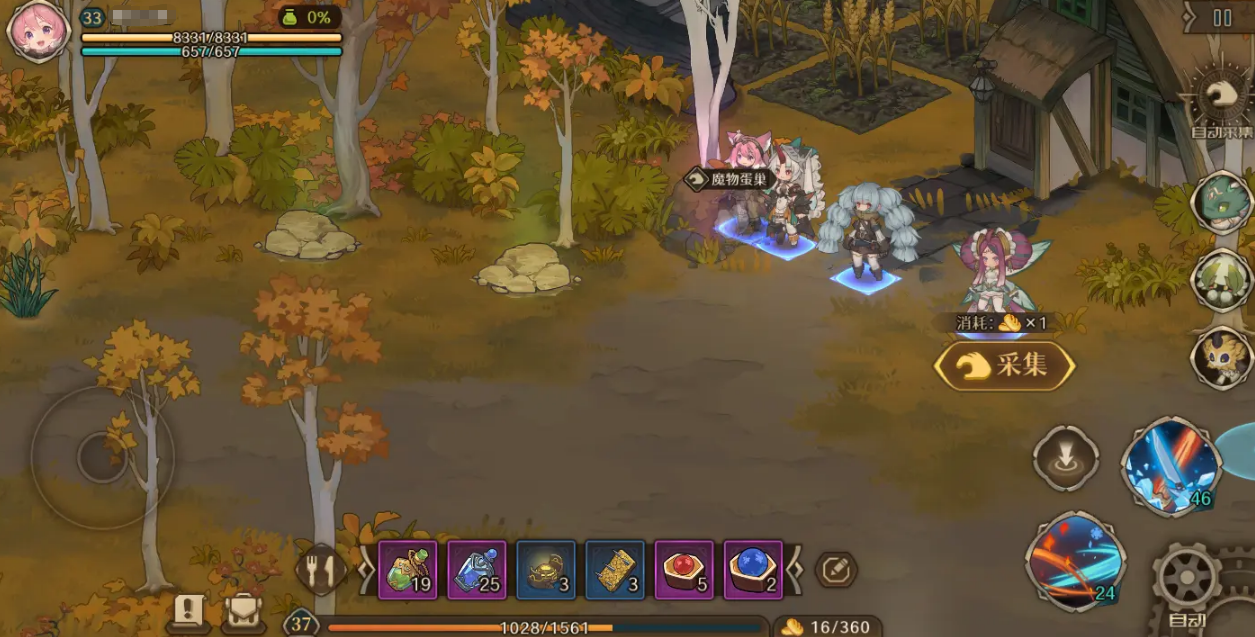This screenshot has width=1255, height=637.
Task: Tap the down-arrow action button
Action: tap(1066, 459)
